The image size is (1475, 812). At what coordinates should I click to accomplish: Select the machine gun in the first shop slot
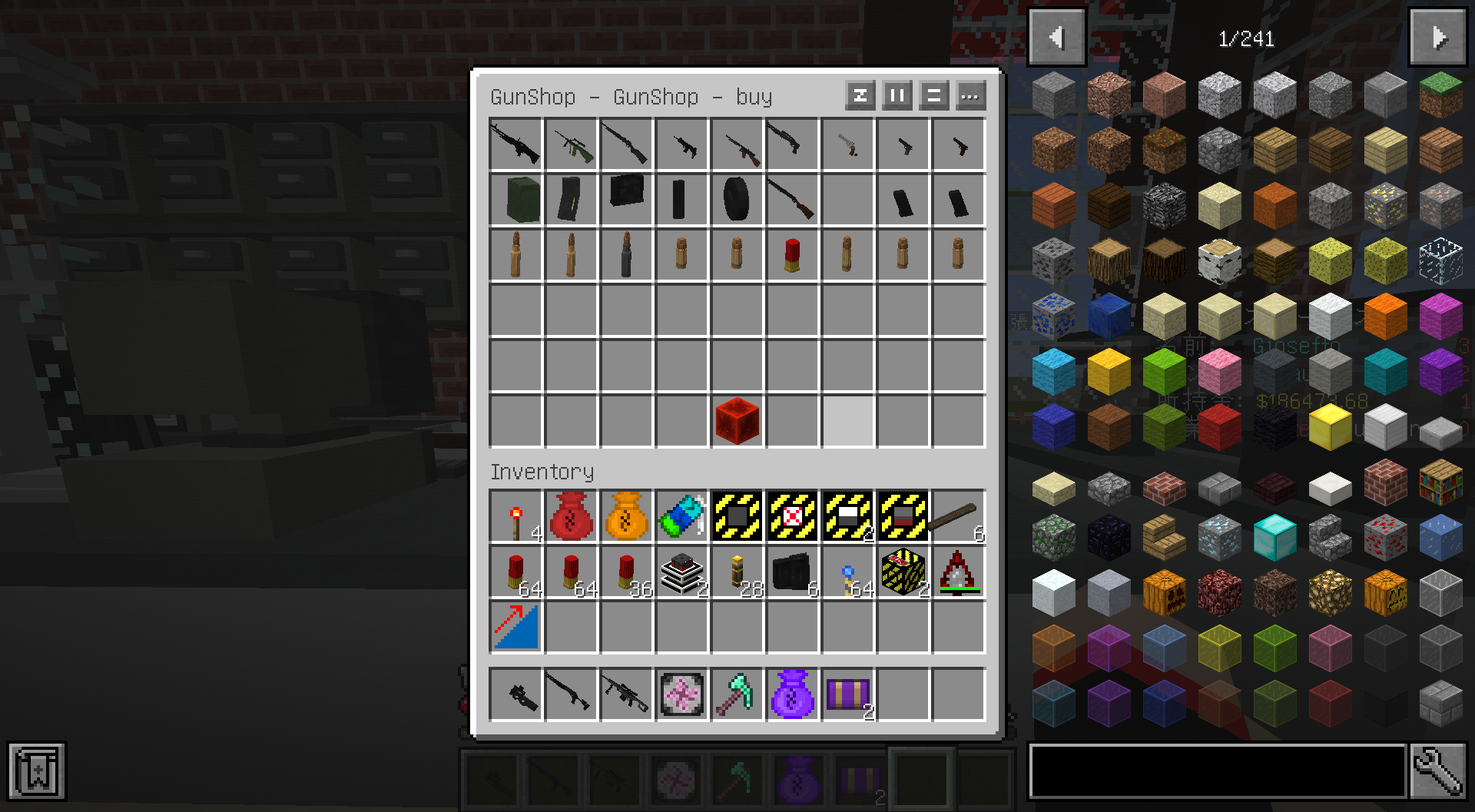515,145
